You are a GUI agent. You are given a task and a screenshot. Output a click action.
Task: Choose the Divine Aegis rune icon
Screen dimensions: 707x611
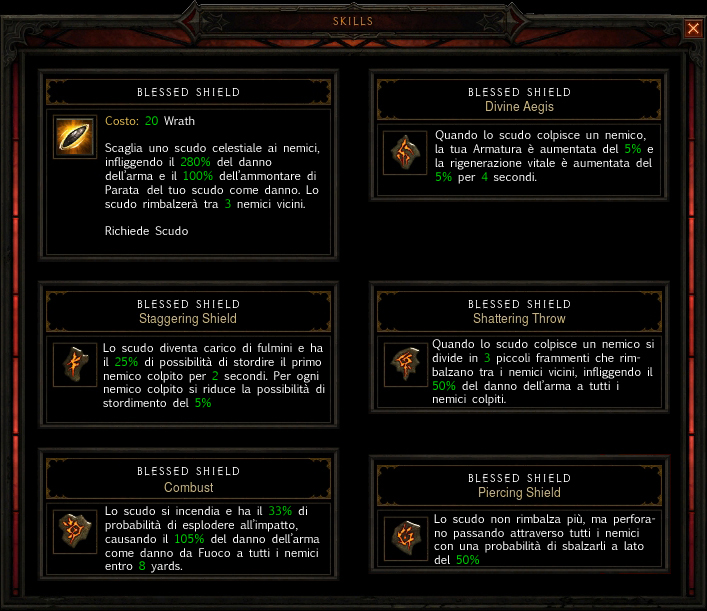[x=406, y=153]
